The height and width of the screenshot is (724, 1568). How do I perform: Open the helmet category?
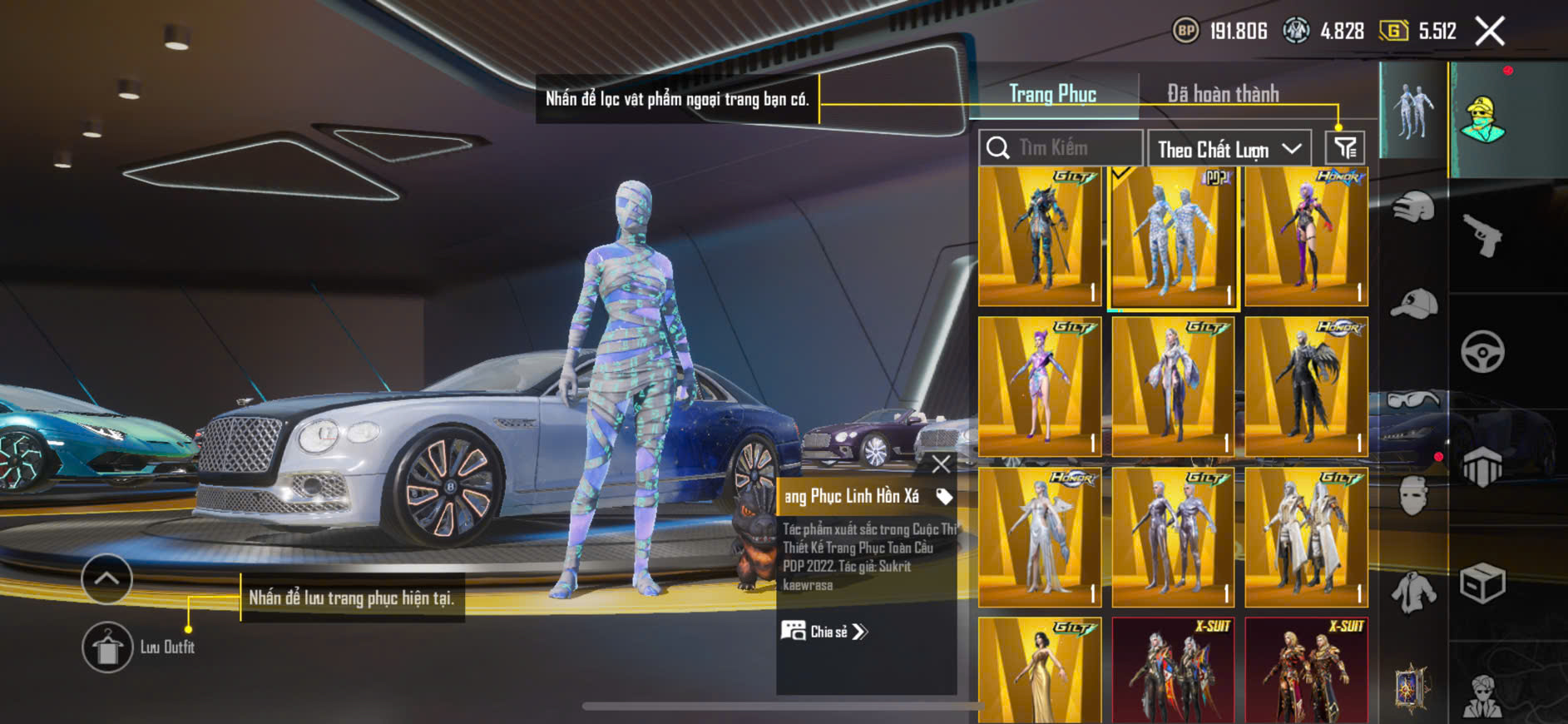(1413, 206)
